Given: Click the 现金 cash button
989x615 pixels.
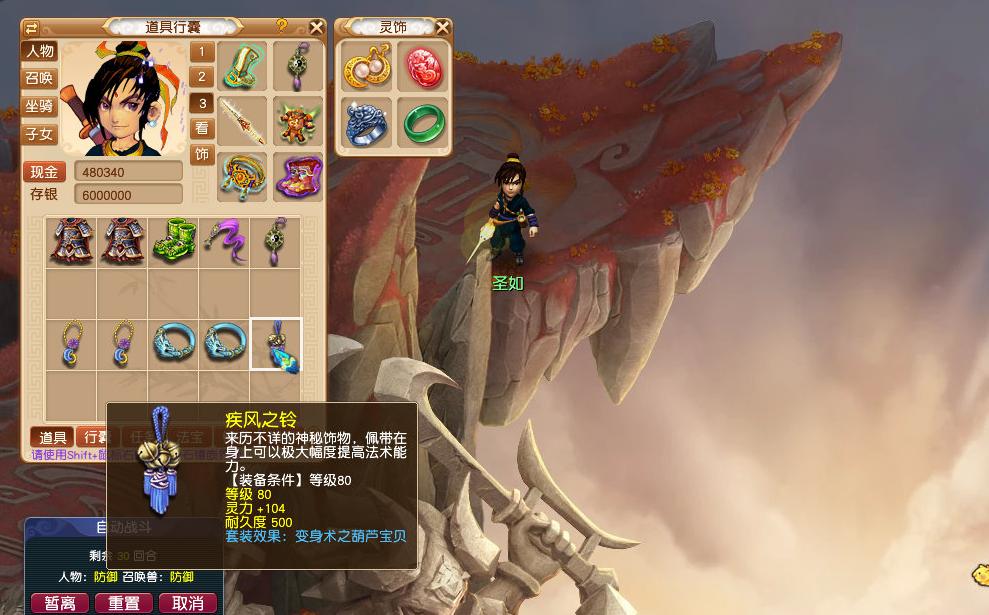Looking at the screenshot, I should pyautogui.click(x=45, y=172).
